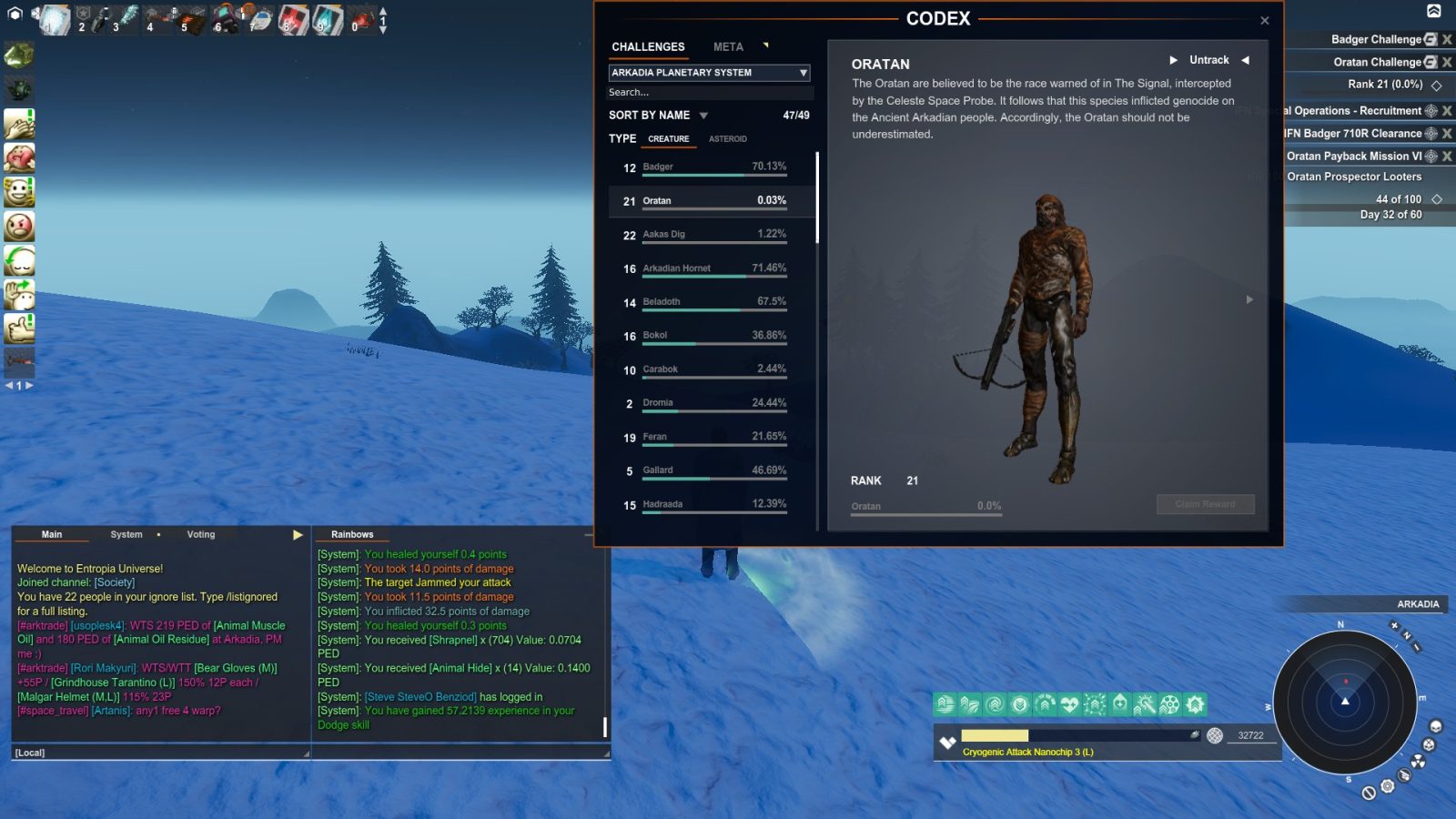Select the CREATURE type filter
Screen dimensions: 1456x819
[x=669, y=138]
